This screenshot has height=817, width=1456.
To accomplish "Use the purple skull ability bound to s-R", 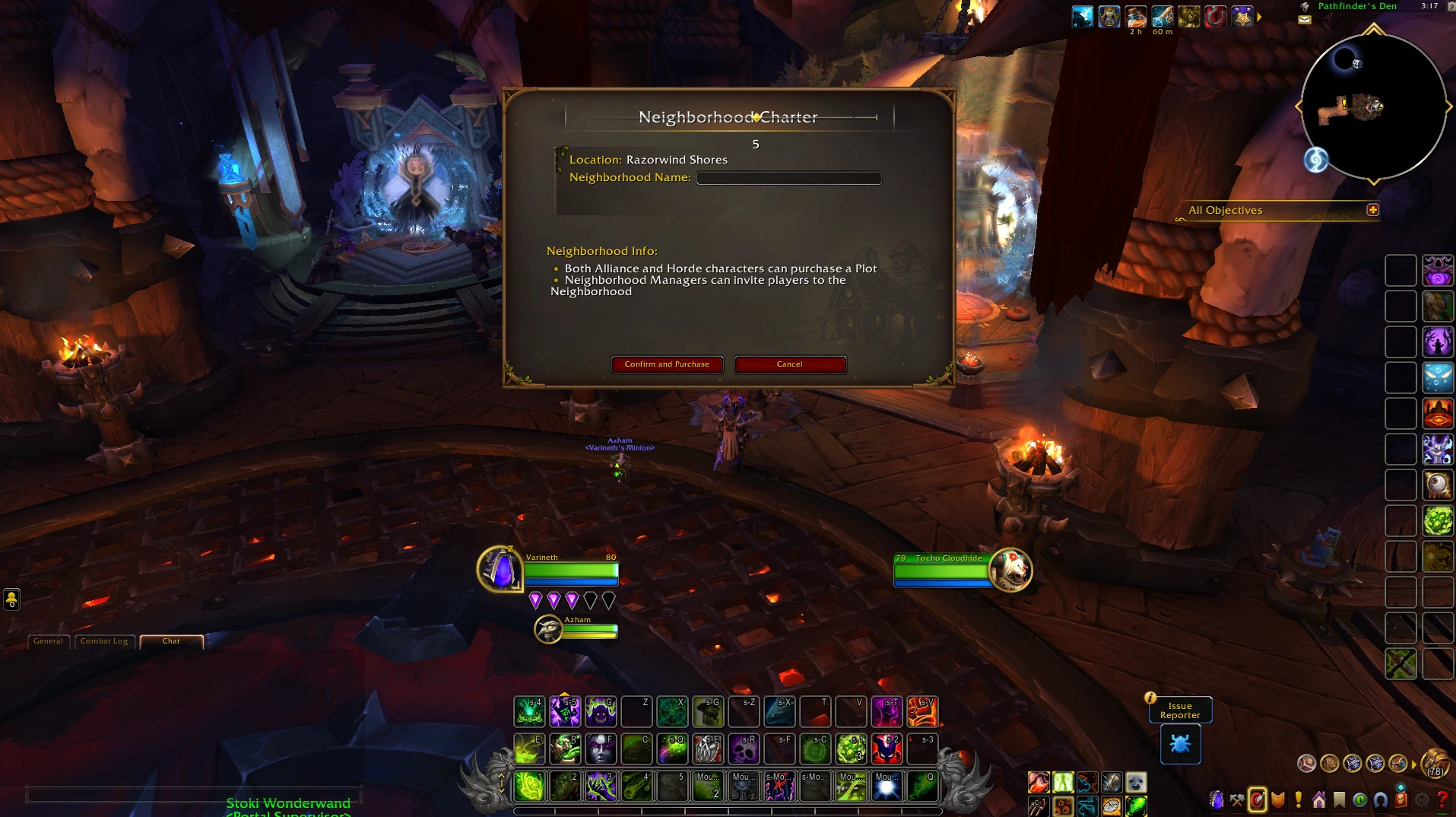I will [x=744, y=749].
